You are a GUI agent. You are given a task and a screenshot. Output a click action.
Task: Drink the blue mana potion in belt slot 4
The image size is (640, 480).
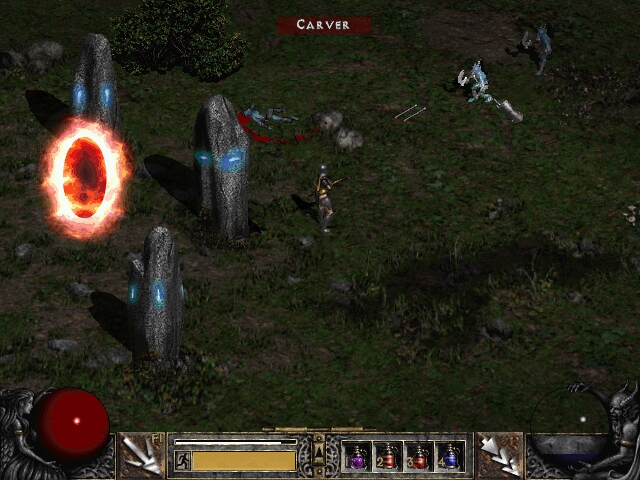[450, 456]
